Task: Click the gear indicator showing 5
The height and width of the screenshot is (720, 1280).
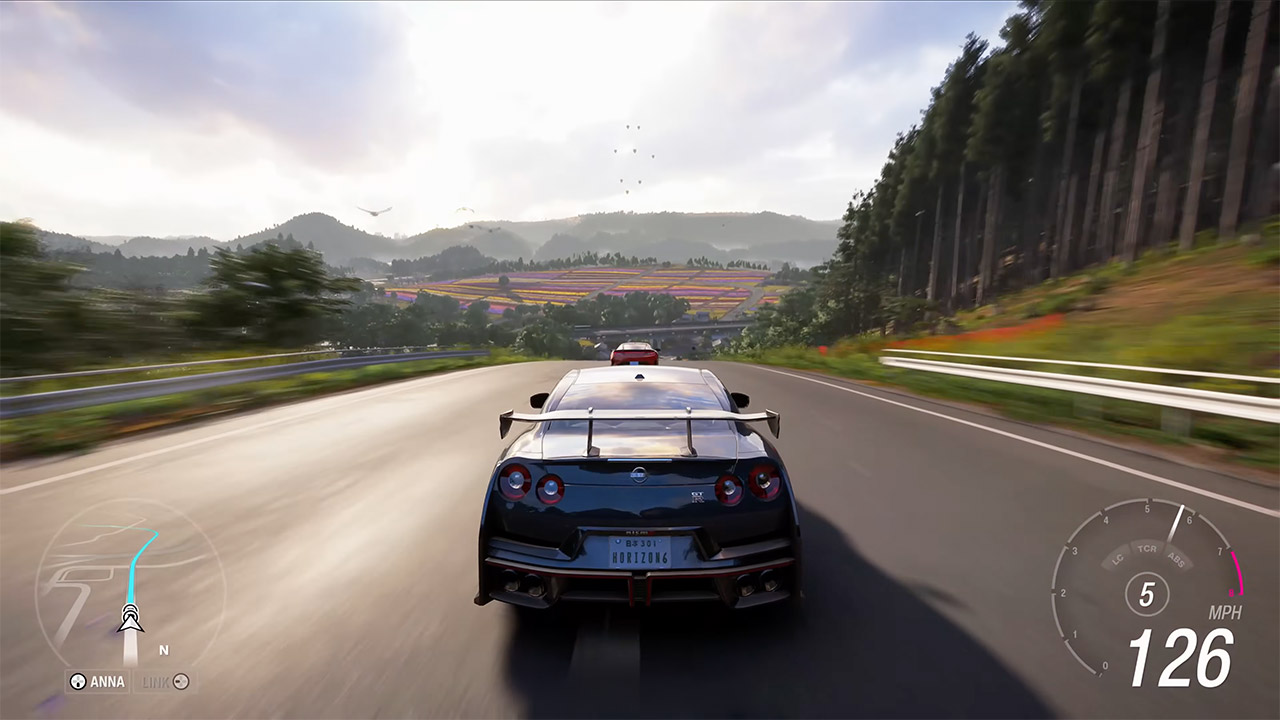Action: point(1148,593)
